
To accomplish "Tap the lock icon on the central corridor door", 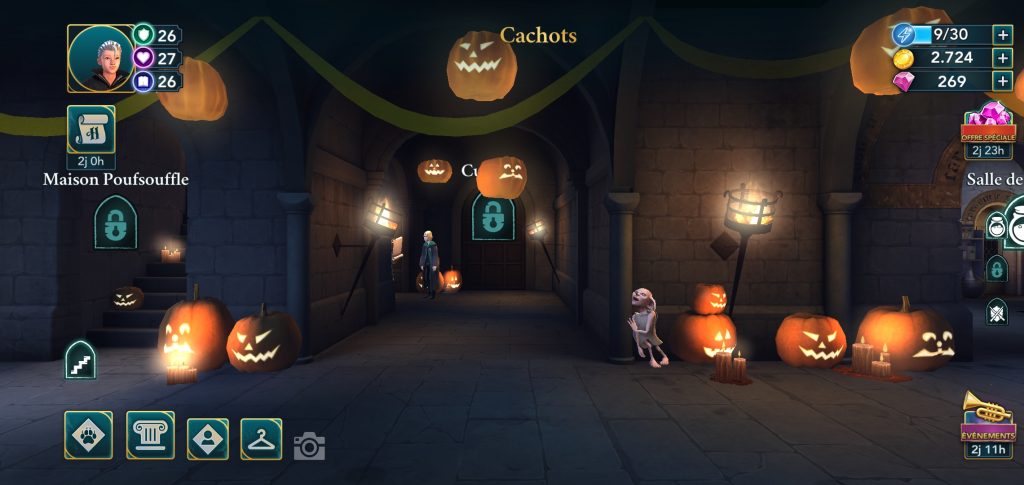I will [x=493, y=217].
